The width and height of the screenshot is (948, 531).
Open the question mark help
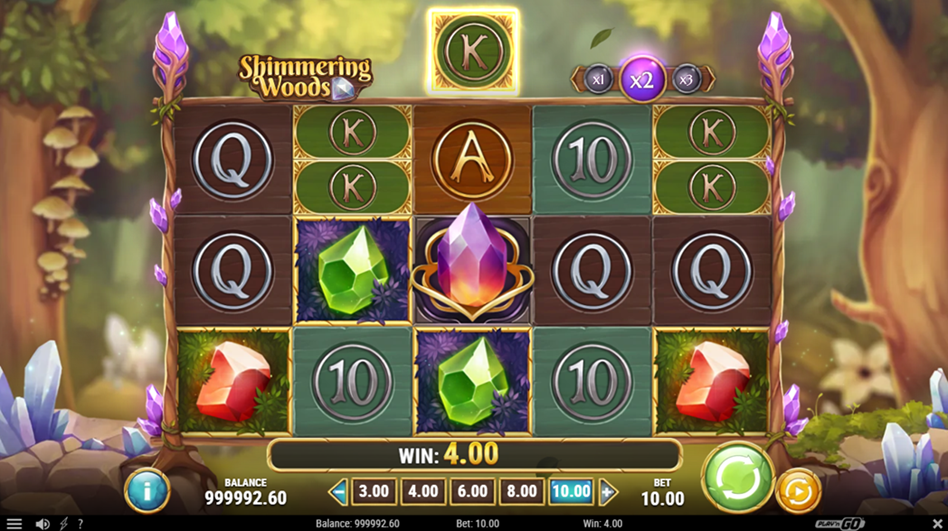[x=80, y=523]
